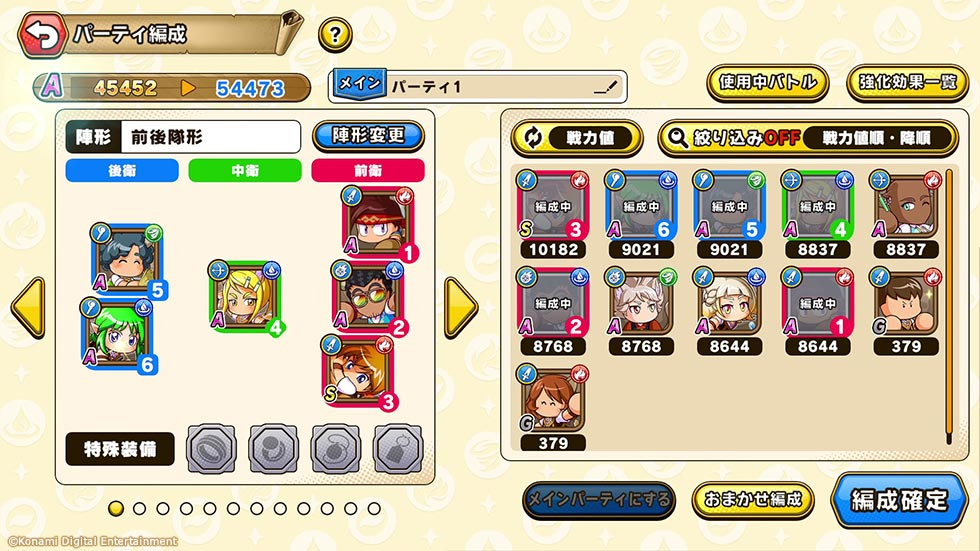Show the 強化効果一覧 list
Viewport: 980px width, 551px height.
click(907, 83)
